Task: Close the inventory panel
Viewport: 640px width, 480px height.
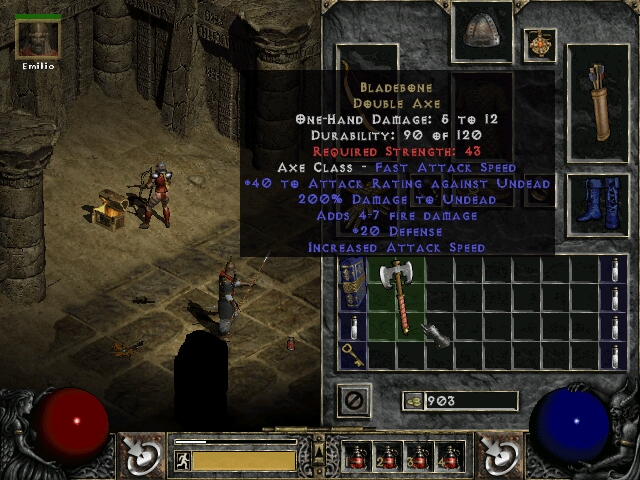Action: coord(354,401)
